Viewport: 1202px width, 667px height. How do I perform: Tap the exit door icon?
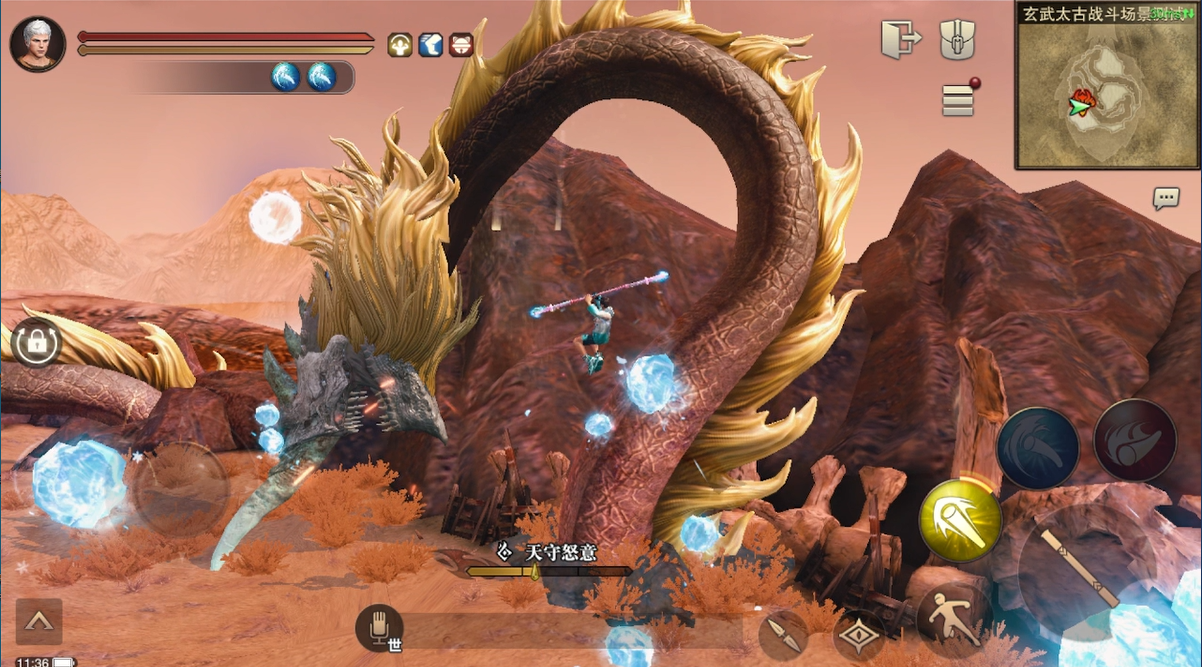[901, 40]
